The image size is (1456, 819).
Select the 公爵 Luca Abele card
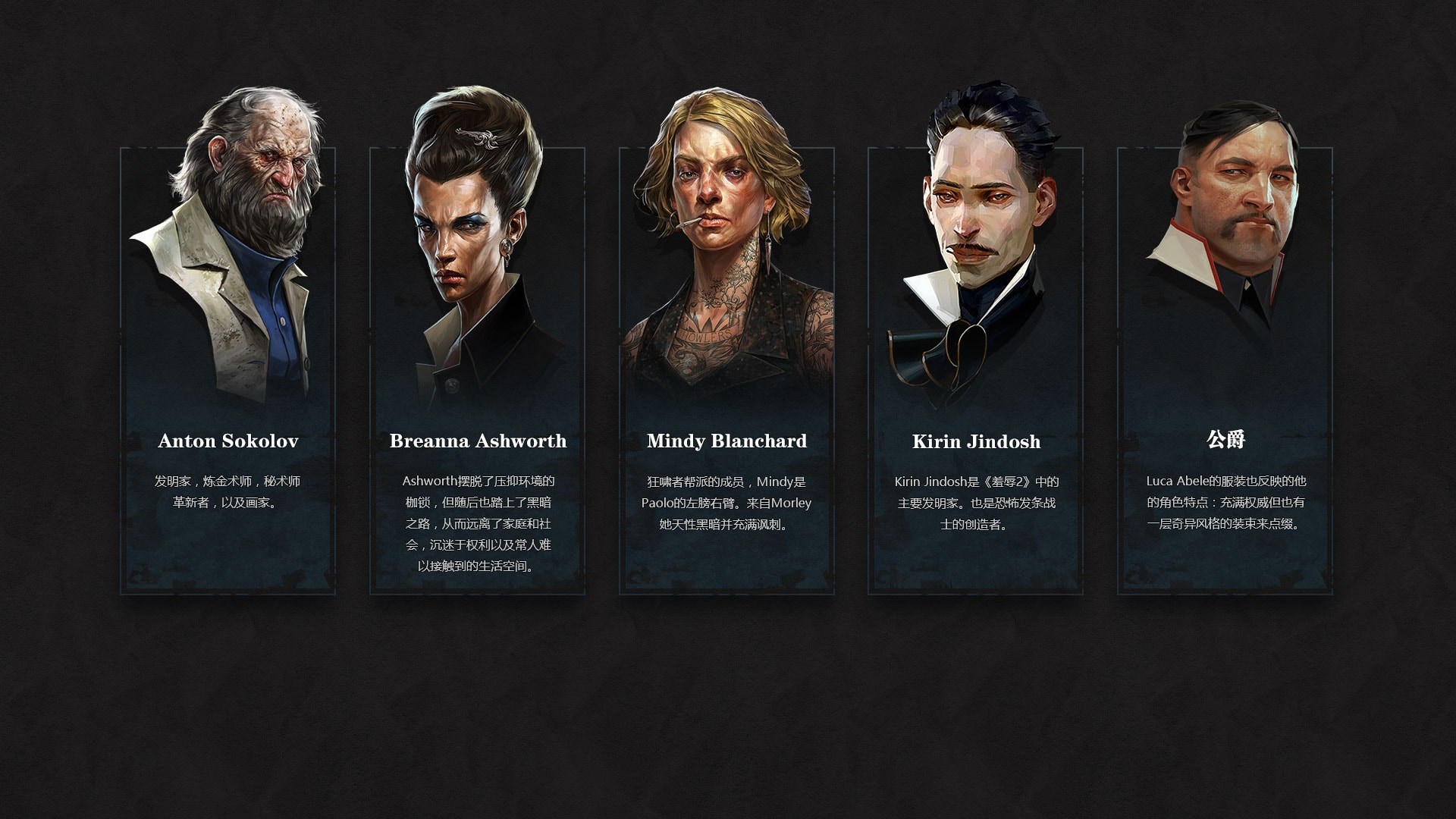[1225, 372]
